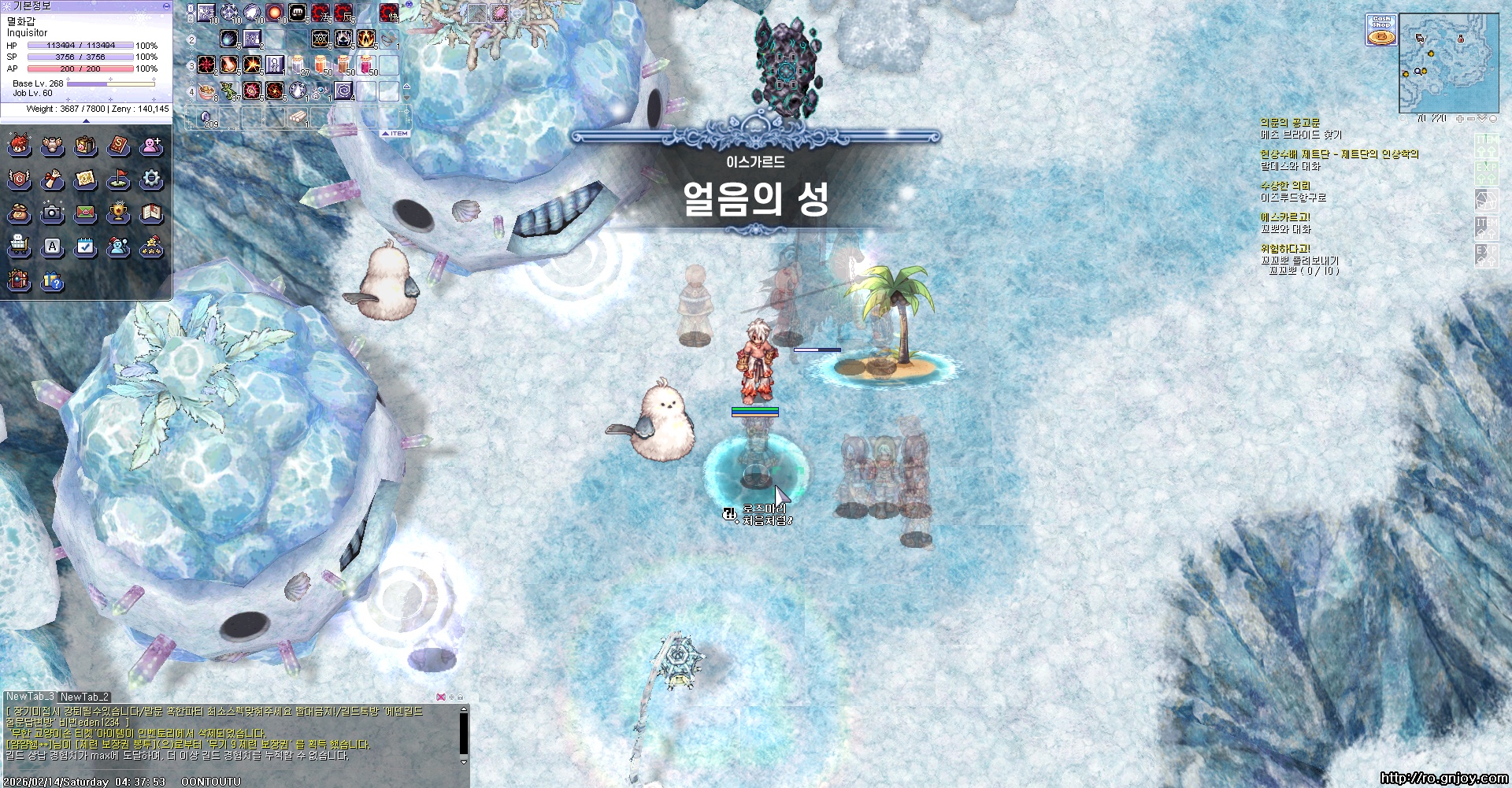Open the Equipment window icon
The width and height of the screenshot is (1512, 788).
(x=53, y=146)
